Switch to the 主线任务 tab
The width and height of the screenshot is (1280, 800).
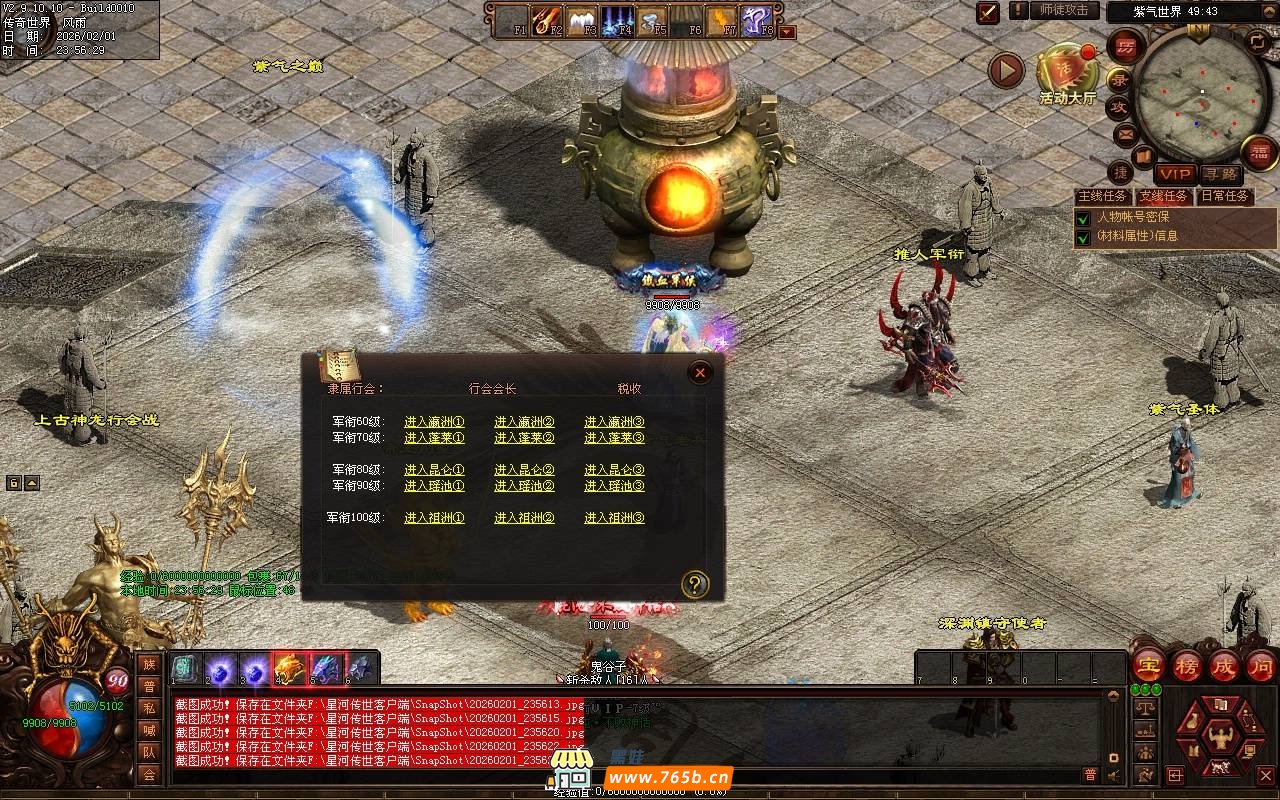[x=1102, y=197]
